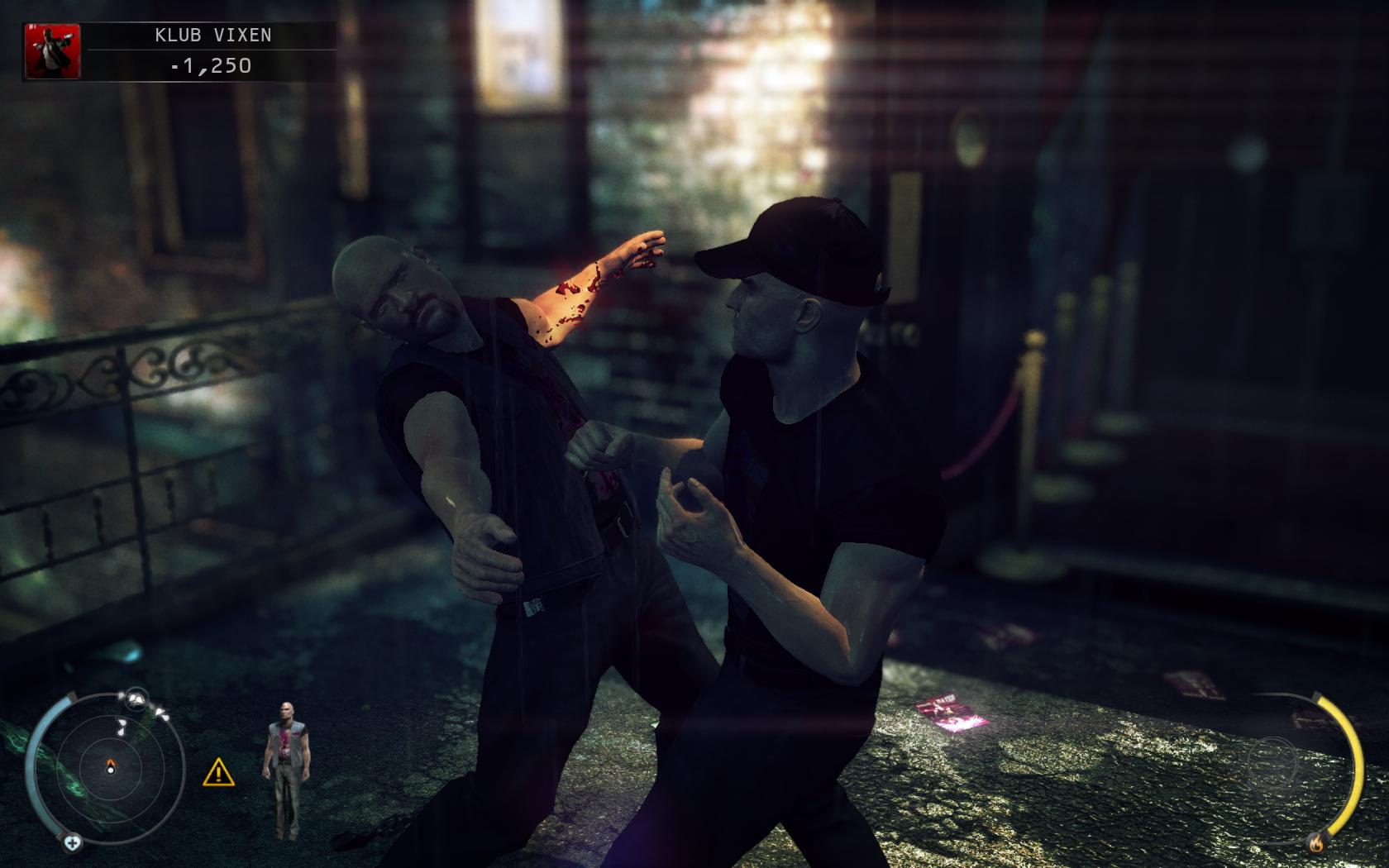Click the heart-shaped health icon
The image size is (1389, 868).
click(x=73, y=843)
